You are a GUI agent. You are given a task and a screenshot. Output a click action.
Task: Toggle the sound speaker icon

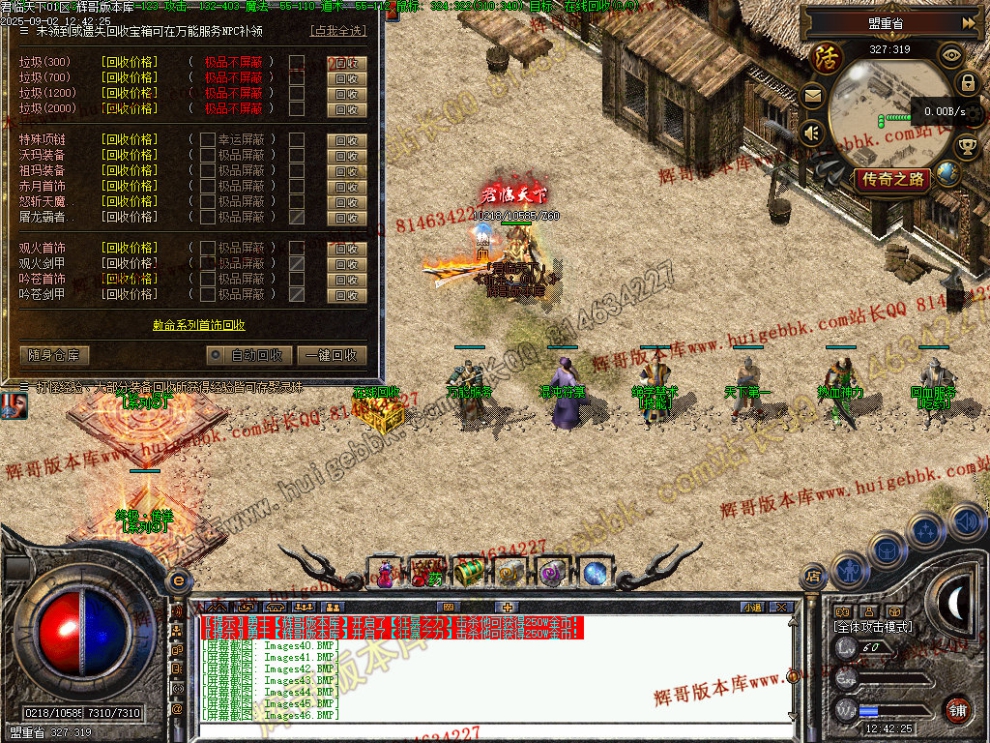812,132
